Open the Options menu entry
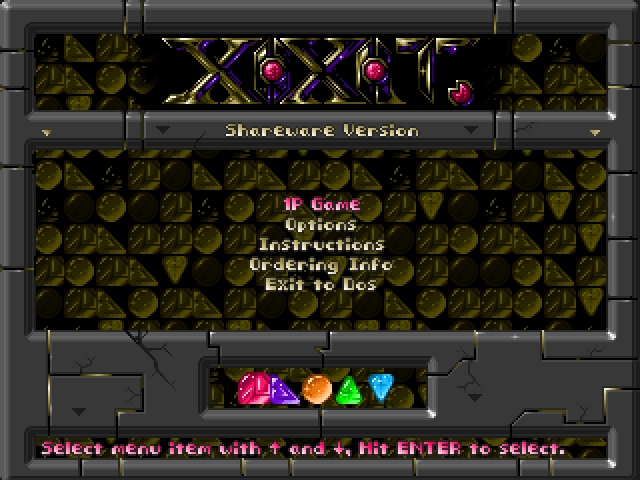This screenshot has height=480, width=640. 320,225
